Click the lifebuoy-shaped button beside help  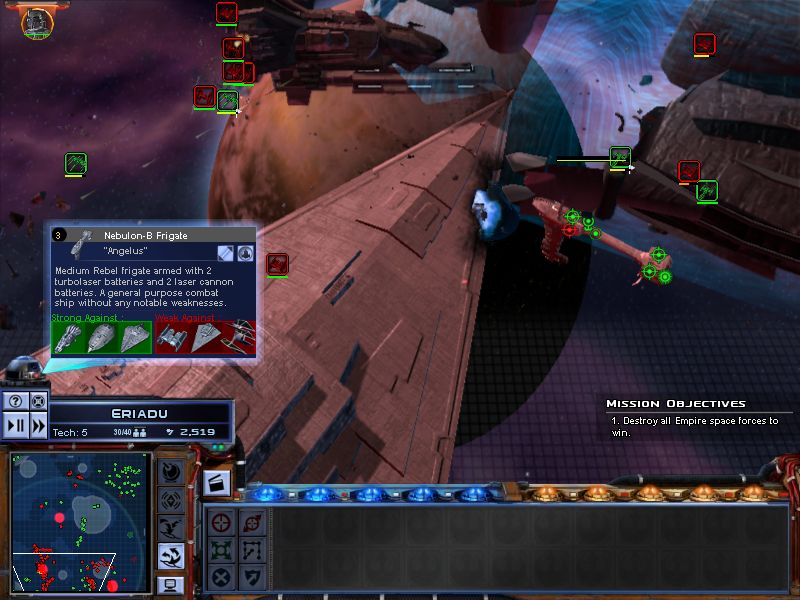click(38, 401)
